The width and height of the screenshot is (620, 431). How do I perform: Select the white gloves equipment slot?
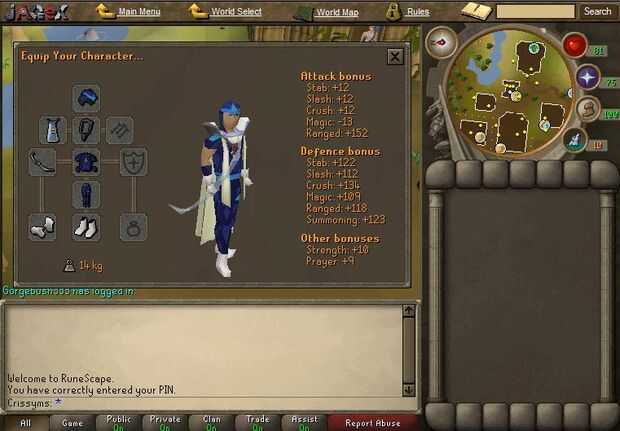click(x=43, y=227)
